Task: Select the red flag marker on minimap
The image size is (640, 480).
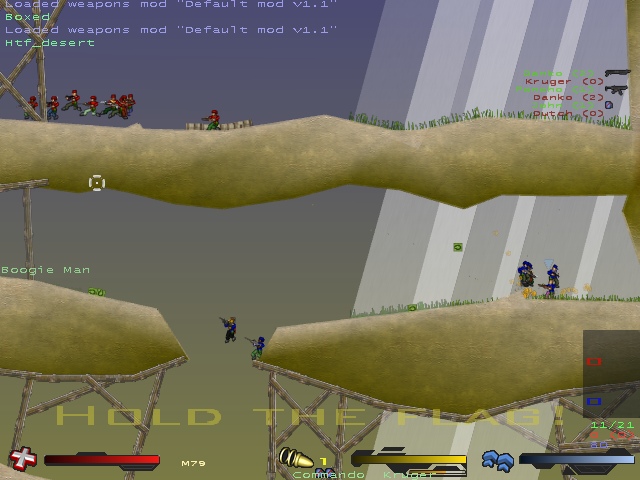Action: [x=594, y=361]
